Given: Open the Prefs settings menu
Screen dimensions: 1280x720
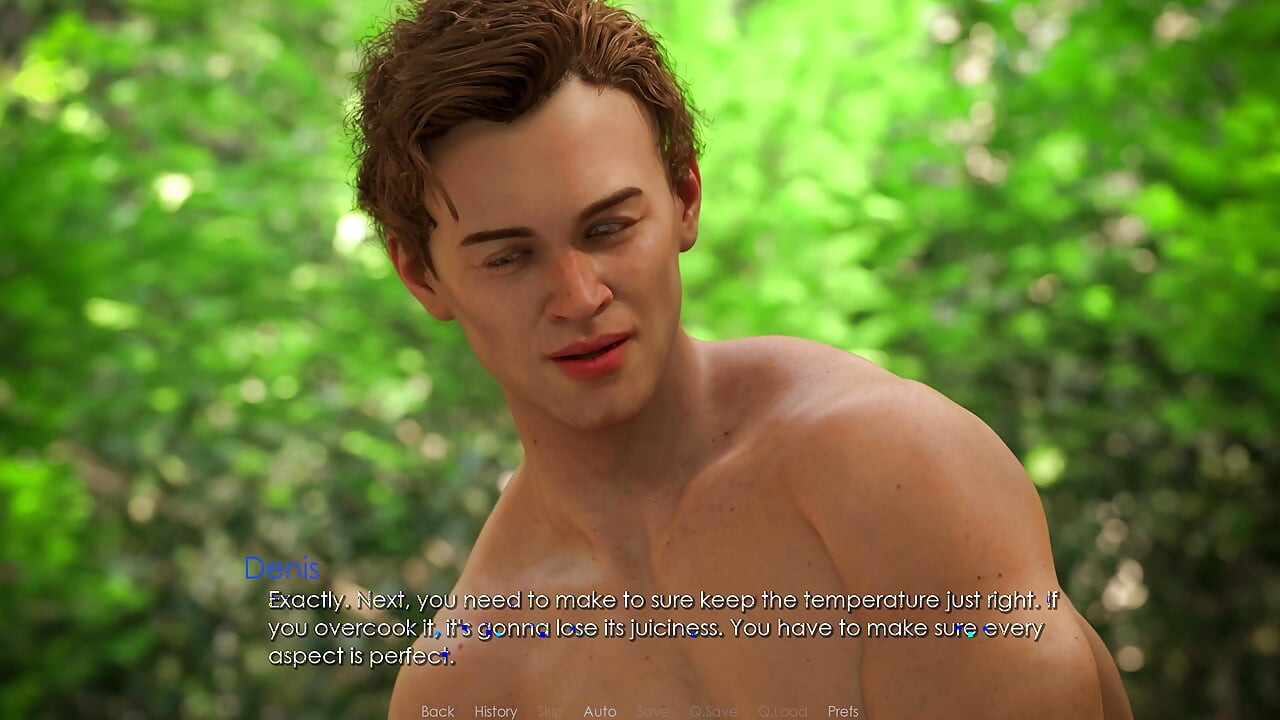Looking at the screenshot, I should click(842, 711).
